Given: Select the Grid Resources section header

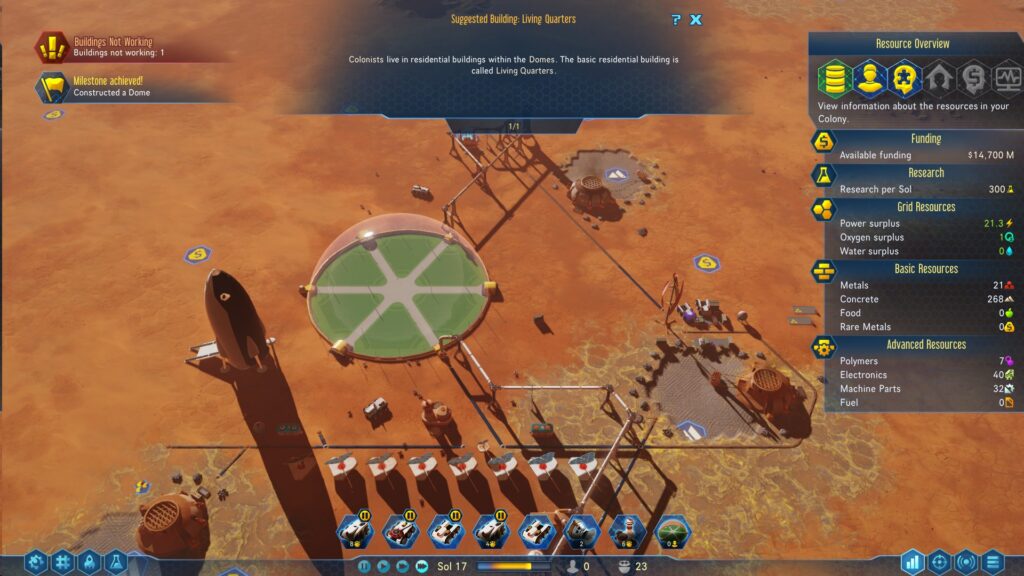Looking at the screenshot, I should [925, 206].
